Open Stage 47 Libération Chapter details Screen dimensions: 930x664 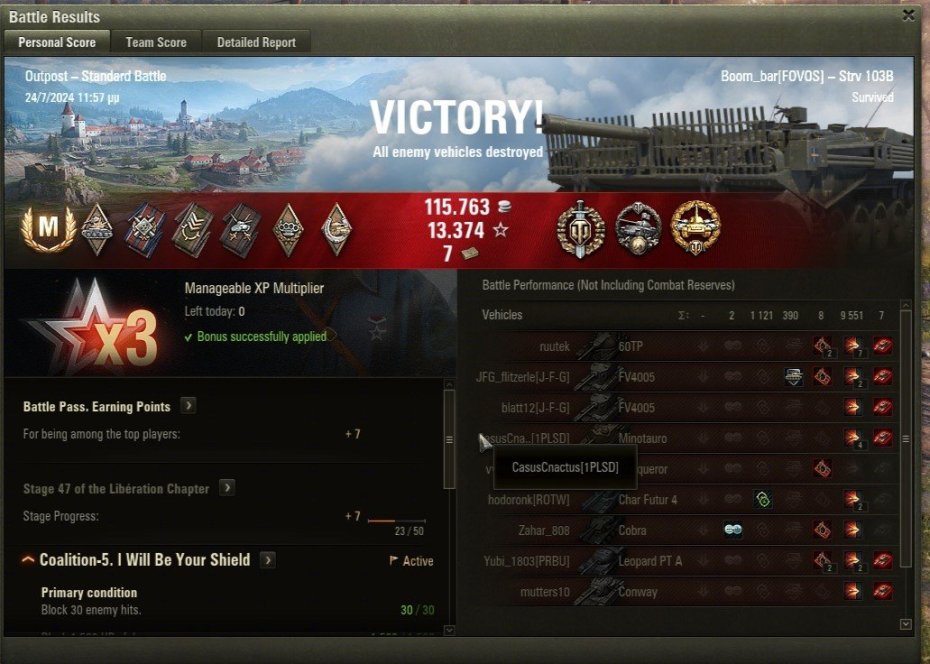point(227,488)
